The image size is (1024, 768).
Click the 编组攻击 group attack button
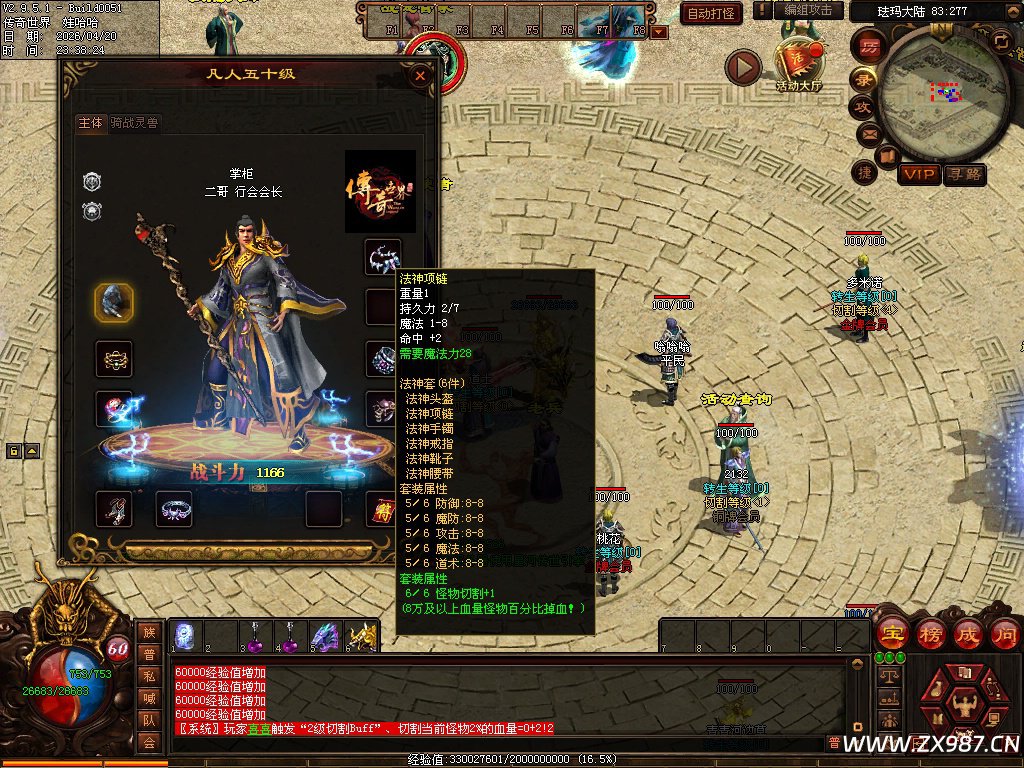[807, 10]
